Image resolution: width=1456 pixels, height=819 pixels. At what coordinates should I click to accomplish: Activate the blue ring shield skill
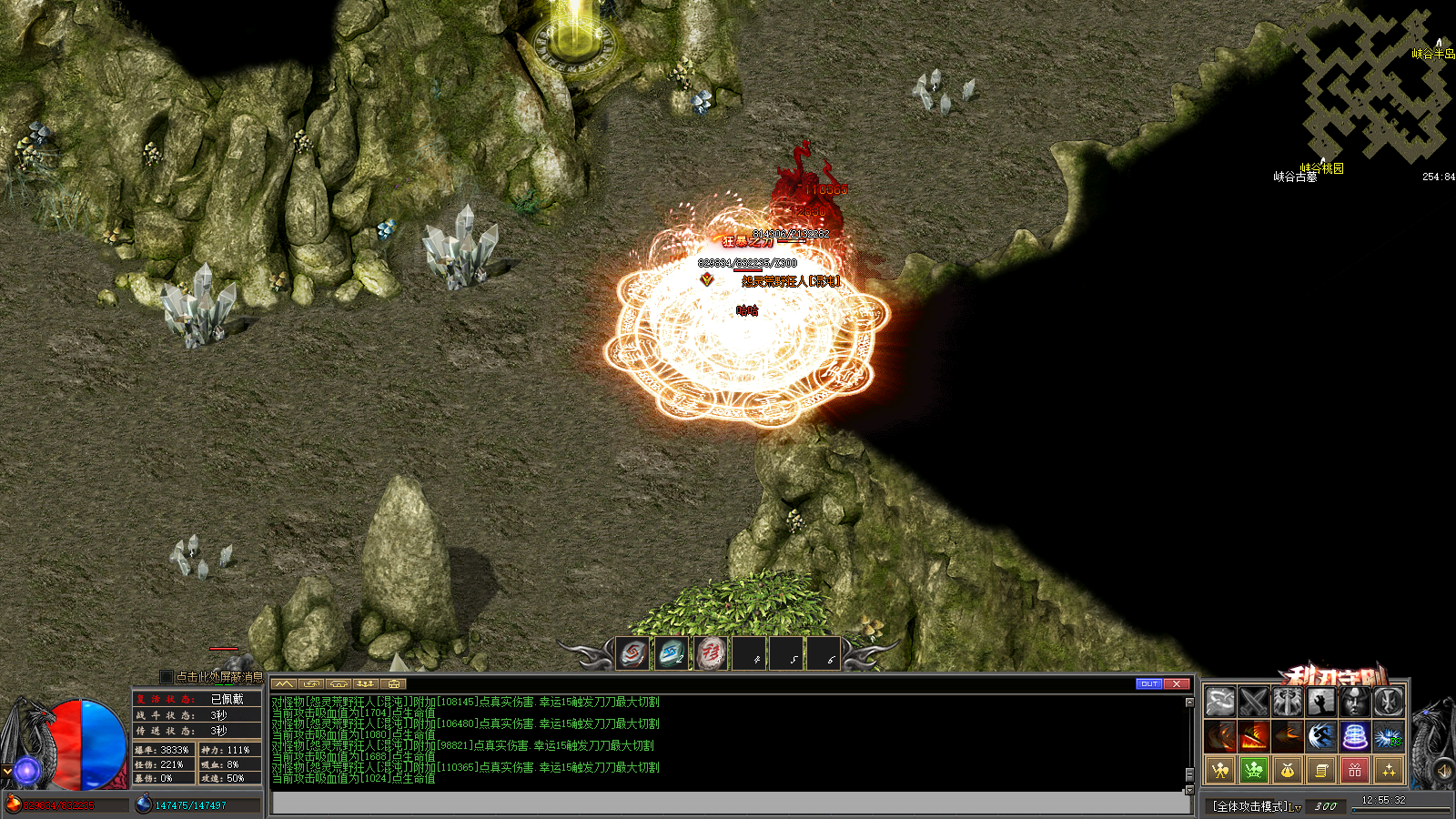click(x=1354, y=735)
